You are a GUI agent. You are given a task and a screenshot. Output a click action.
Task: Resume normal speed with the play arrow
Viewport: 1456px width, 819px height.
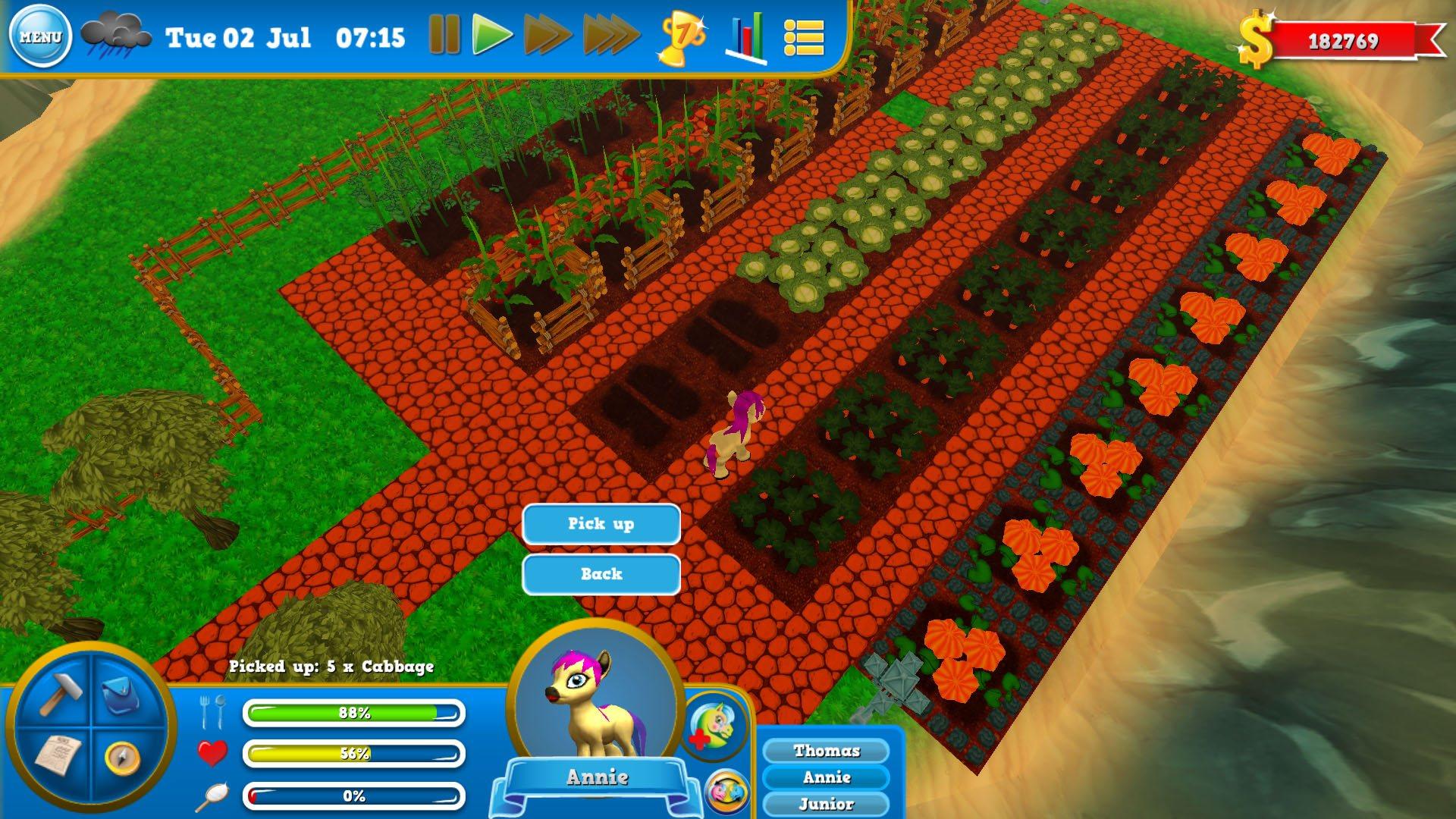pyautogui.click(x=493, y=33)
